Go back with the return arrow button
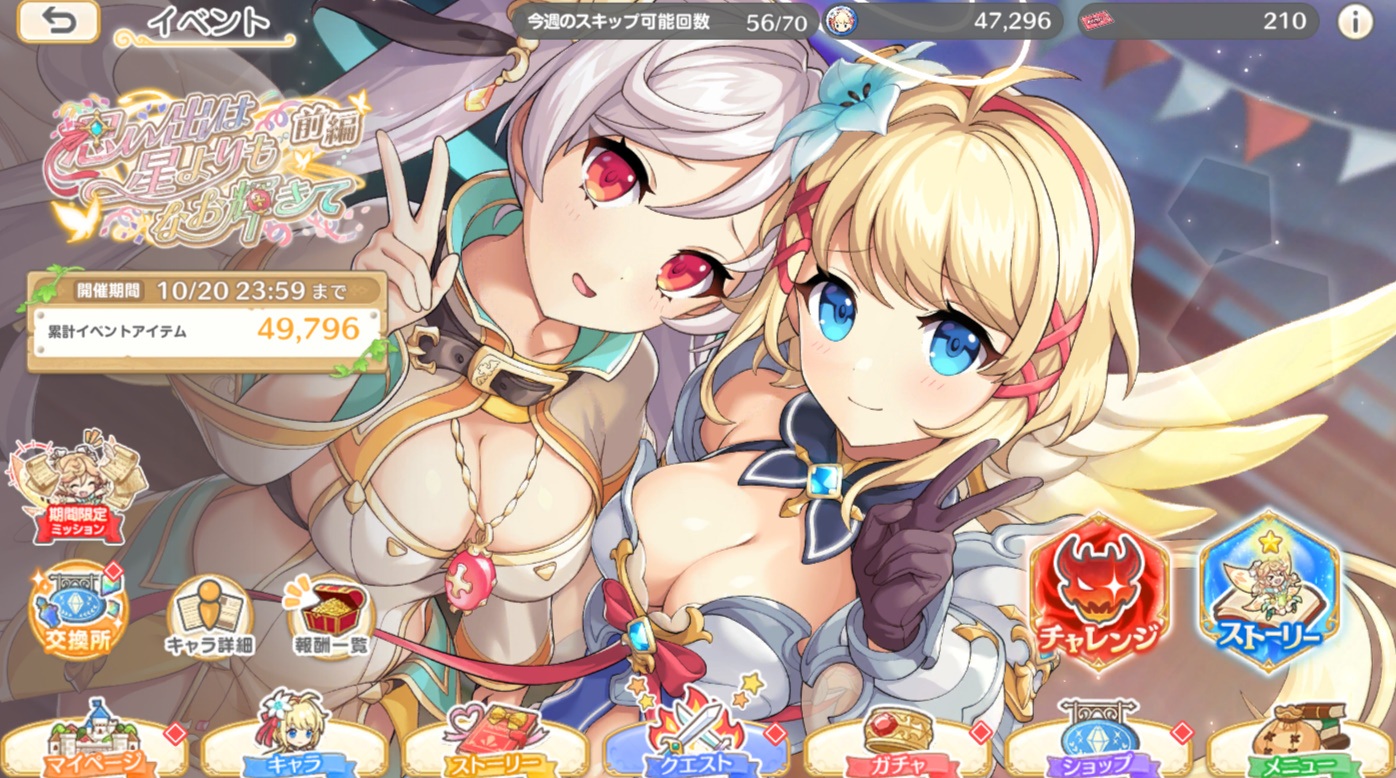Viewport: 1396px width, 778px height. (x=58, y=21)
